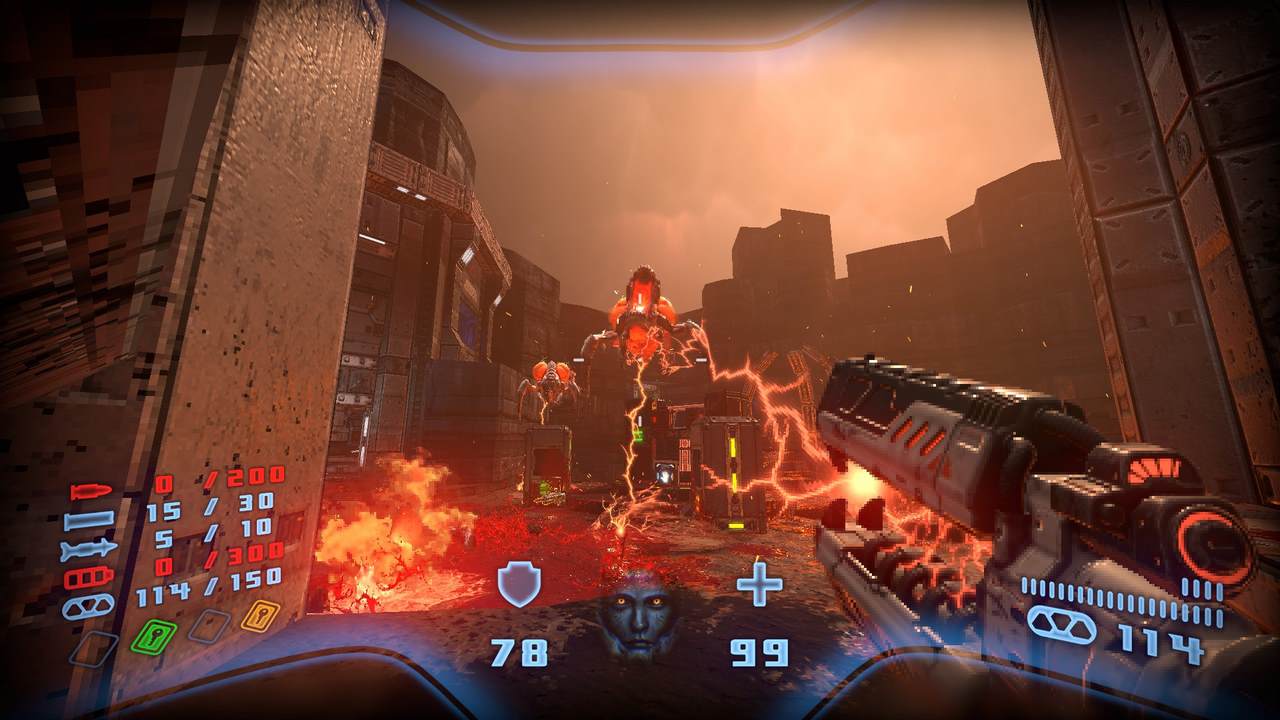1280x720 pixels.
Task: Select the health cross icon
Action: coord(759,585)
